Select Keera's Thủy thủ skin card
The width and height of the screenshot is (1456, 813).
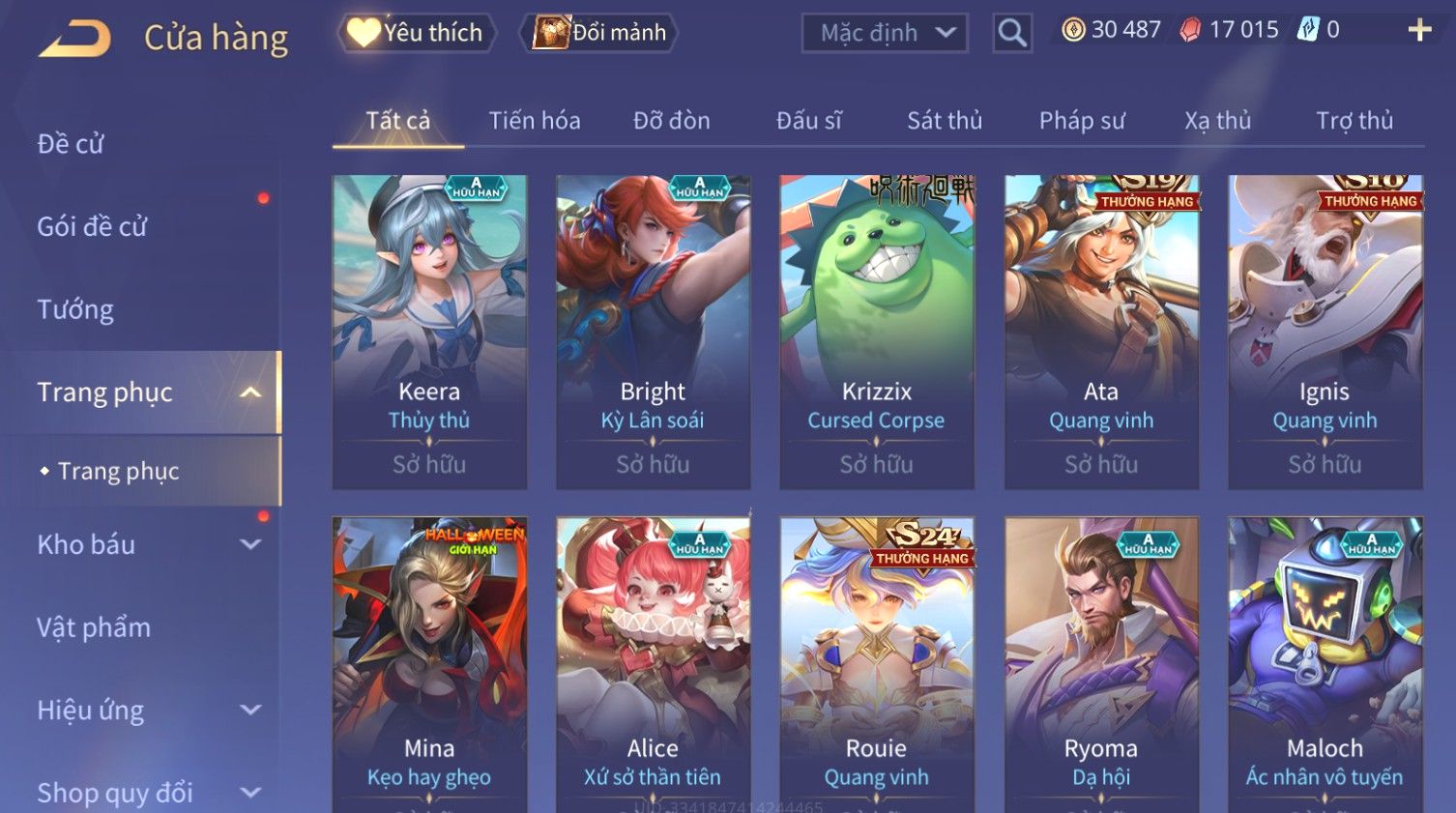[429, 331]
